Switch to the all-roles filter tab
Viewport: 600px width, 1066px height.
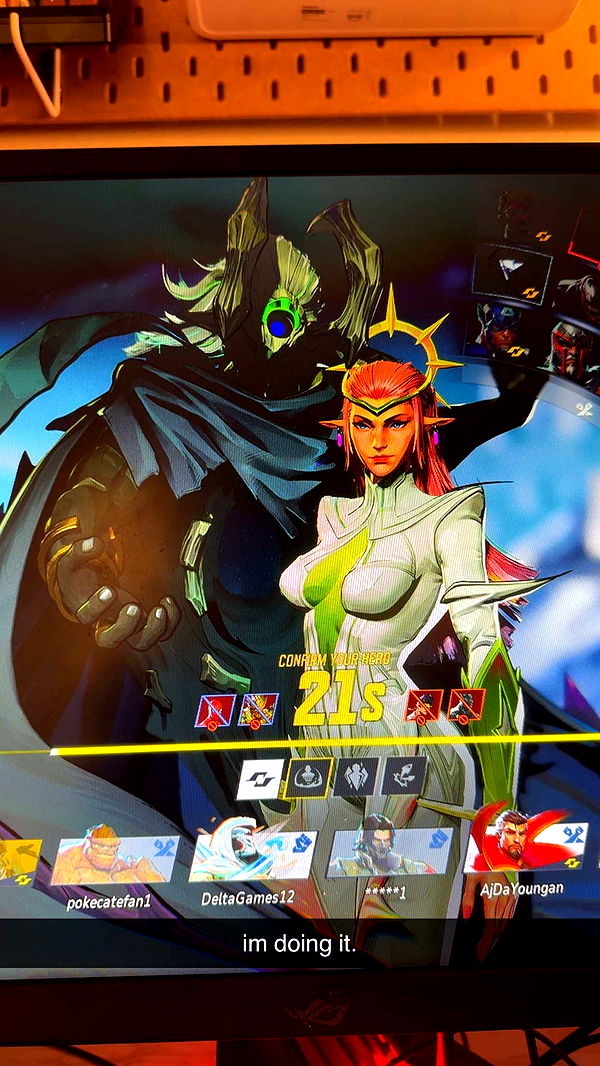(260, 779)
